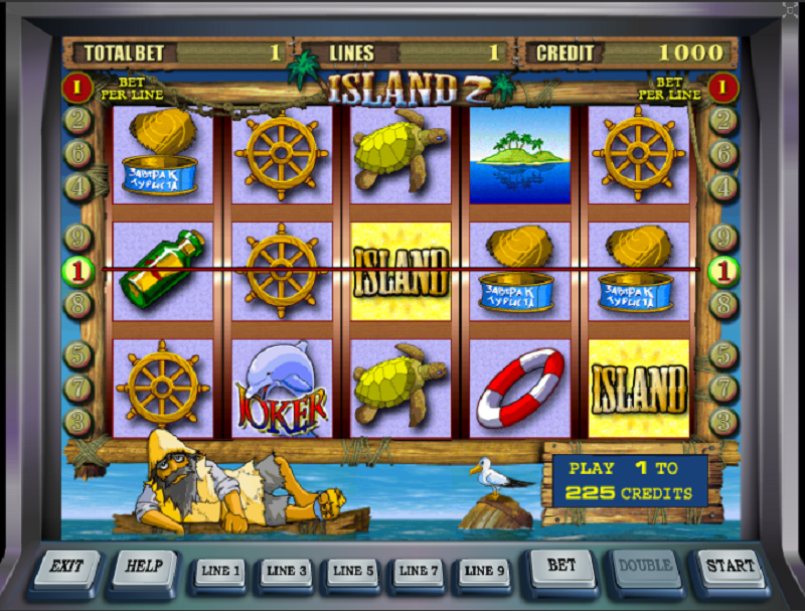
Task: Raise the wager with the Bet button
Action: [x=562, y=567]
